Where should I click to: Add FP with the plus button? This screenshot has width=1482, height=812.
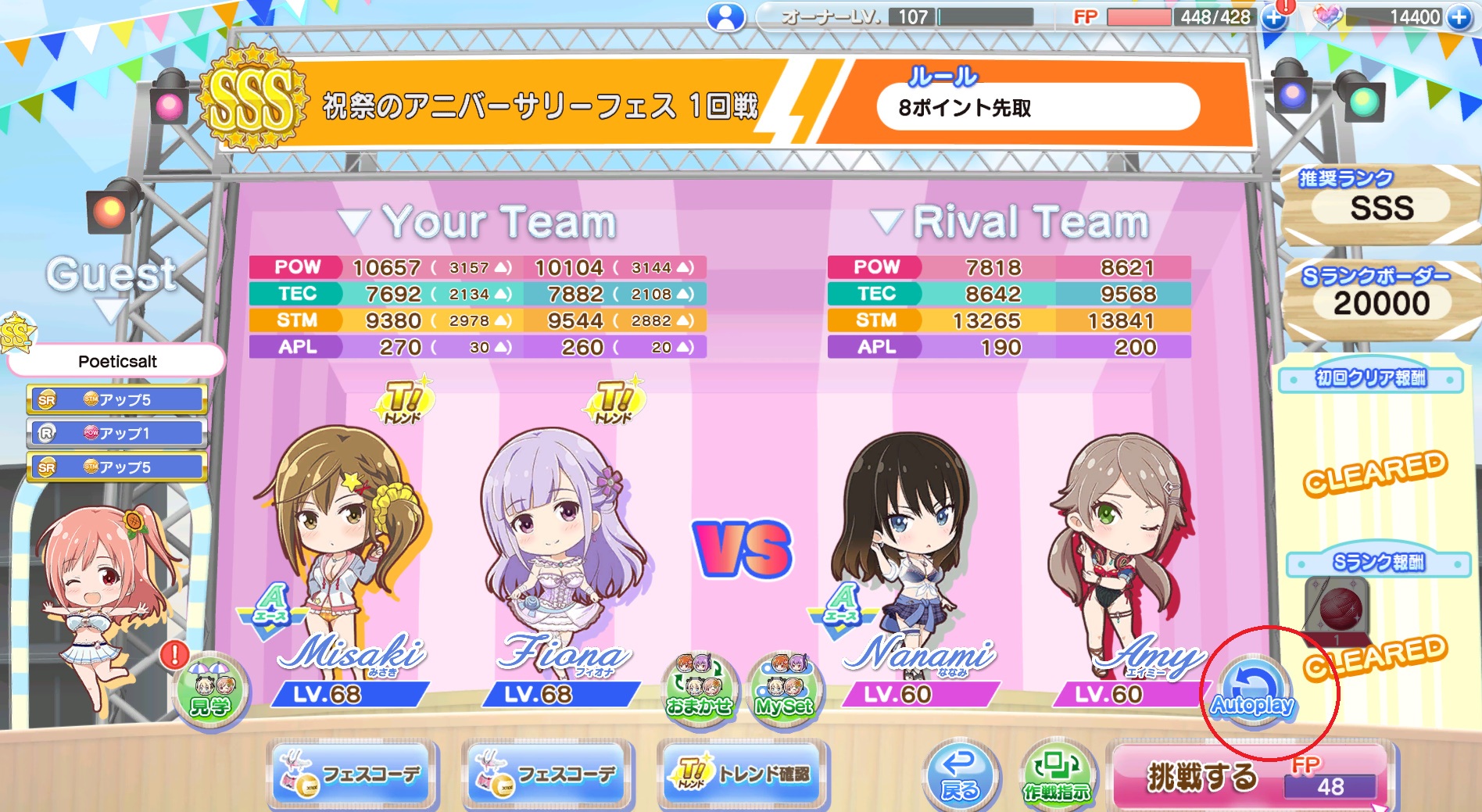(1273, 17)
